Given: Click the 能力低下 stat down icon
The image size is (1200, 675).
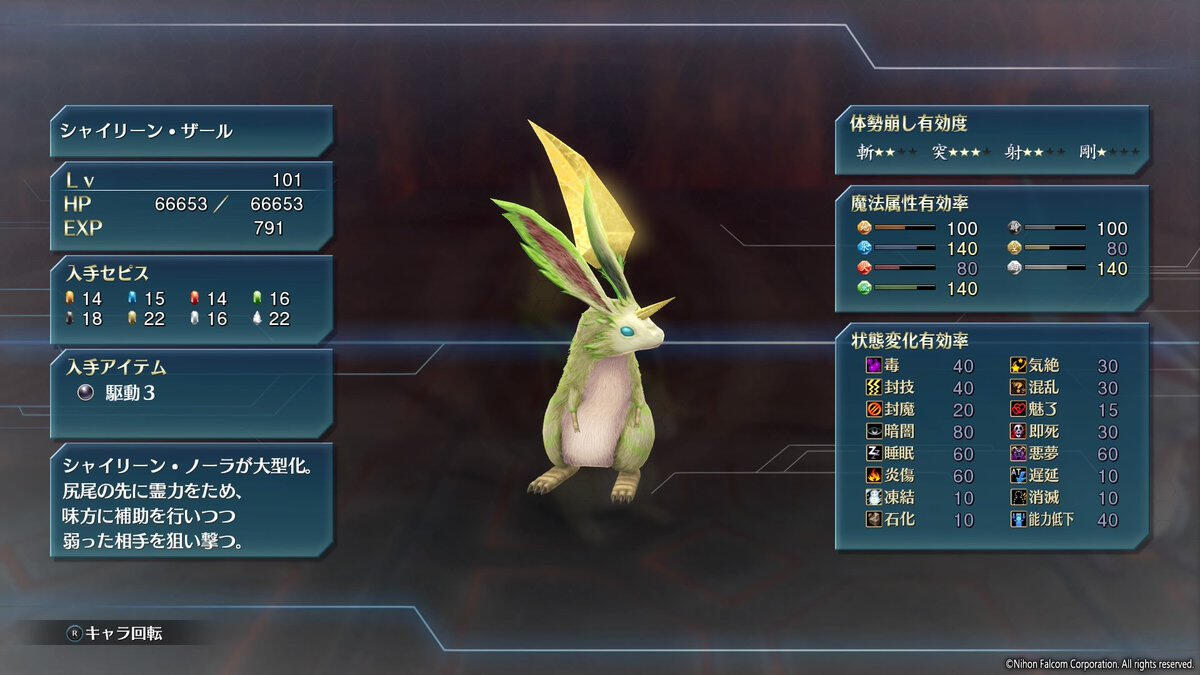Looking at the screenshot, I should tap(1019, 520).
